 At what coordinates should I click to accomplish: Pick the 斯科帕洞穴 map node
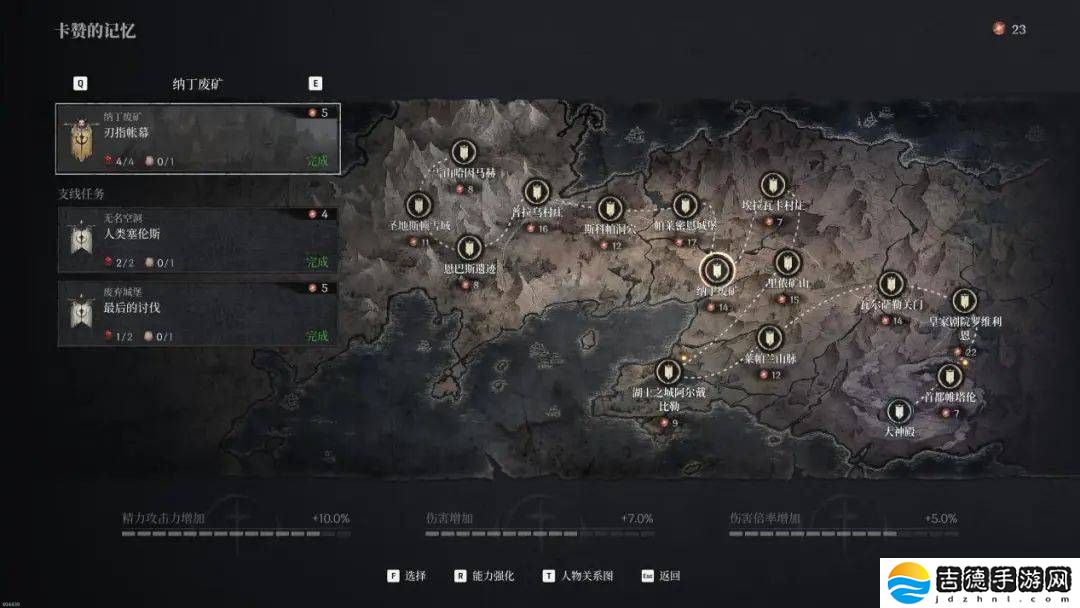[x=610, y=209]
